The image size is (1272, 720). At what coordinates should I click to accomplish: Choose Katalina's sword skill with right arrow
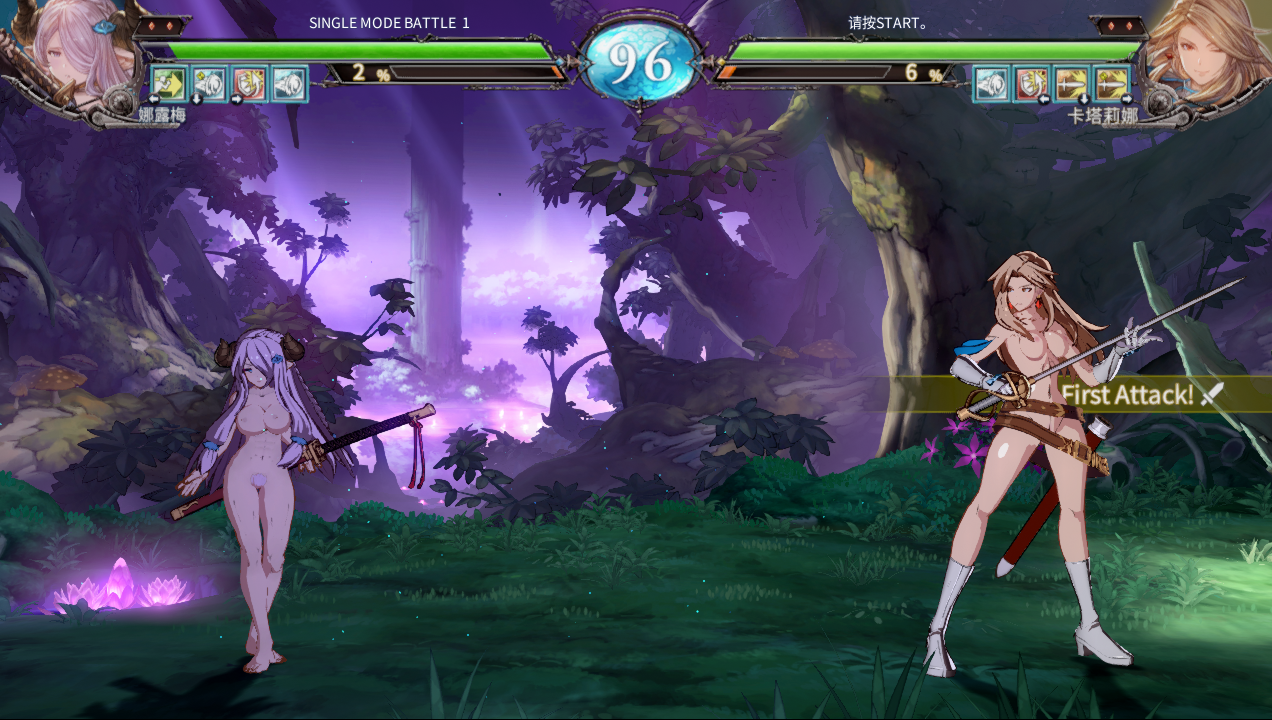pyautogui.click(x=1112, y=84)
